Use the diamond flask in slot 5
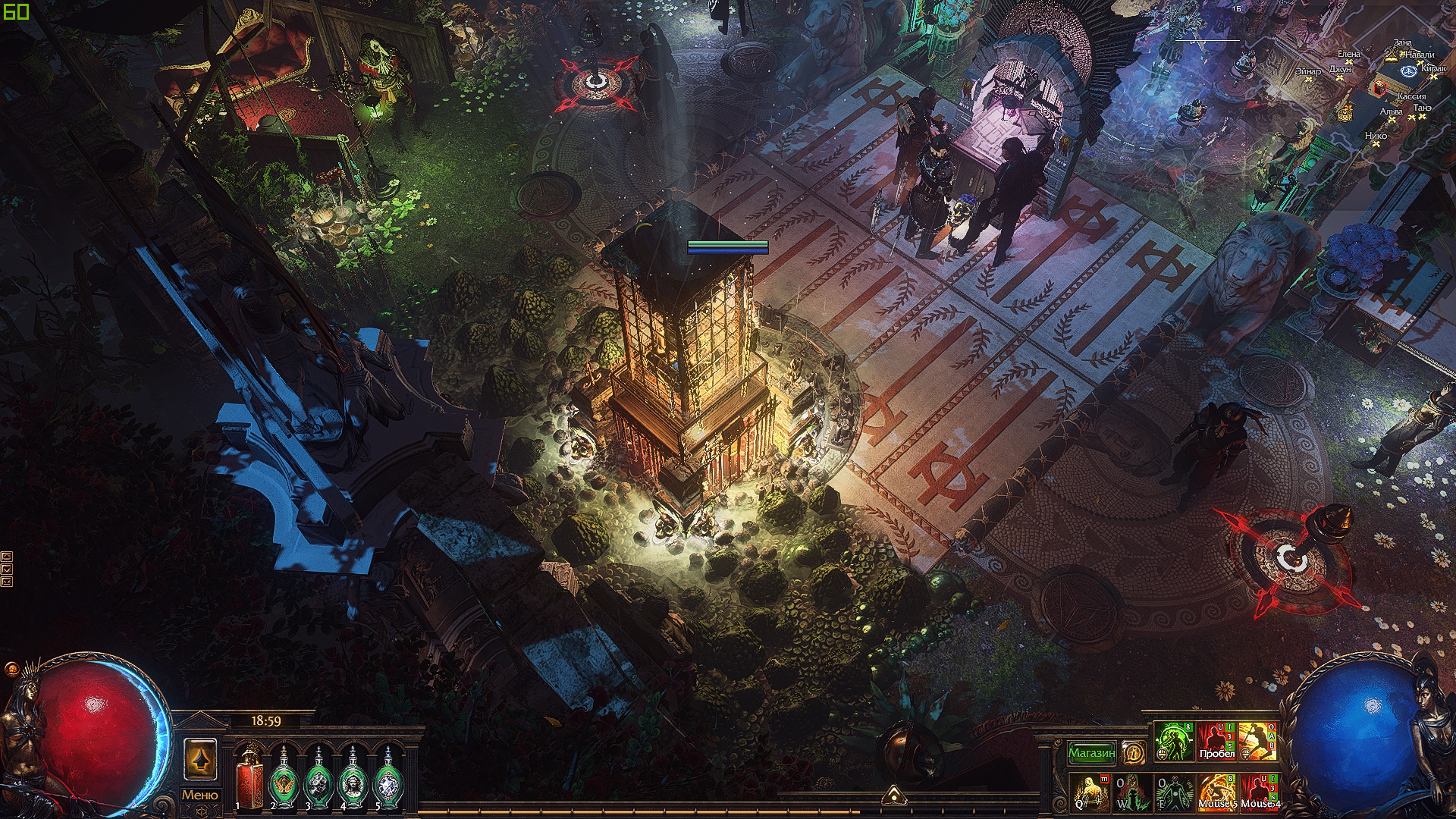This screenshot has width=1456, height=819. [388, 778]
